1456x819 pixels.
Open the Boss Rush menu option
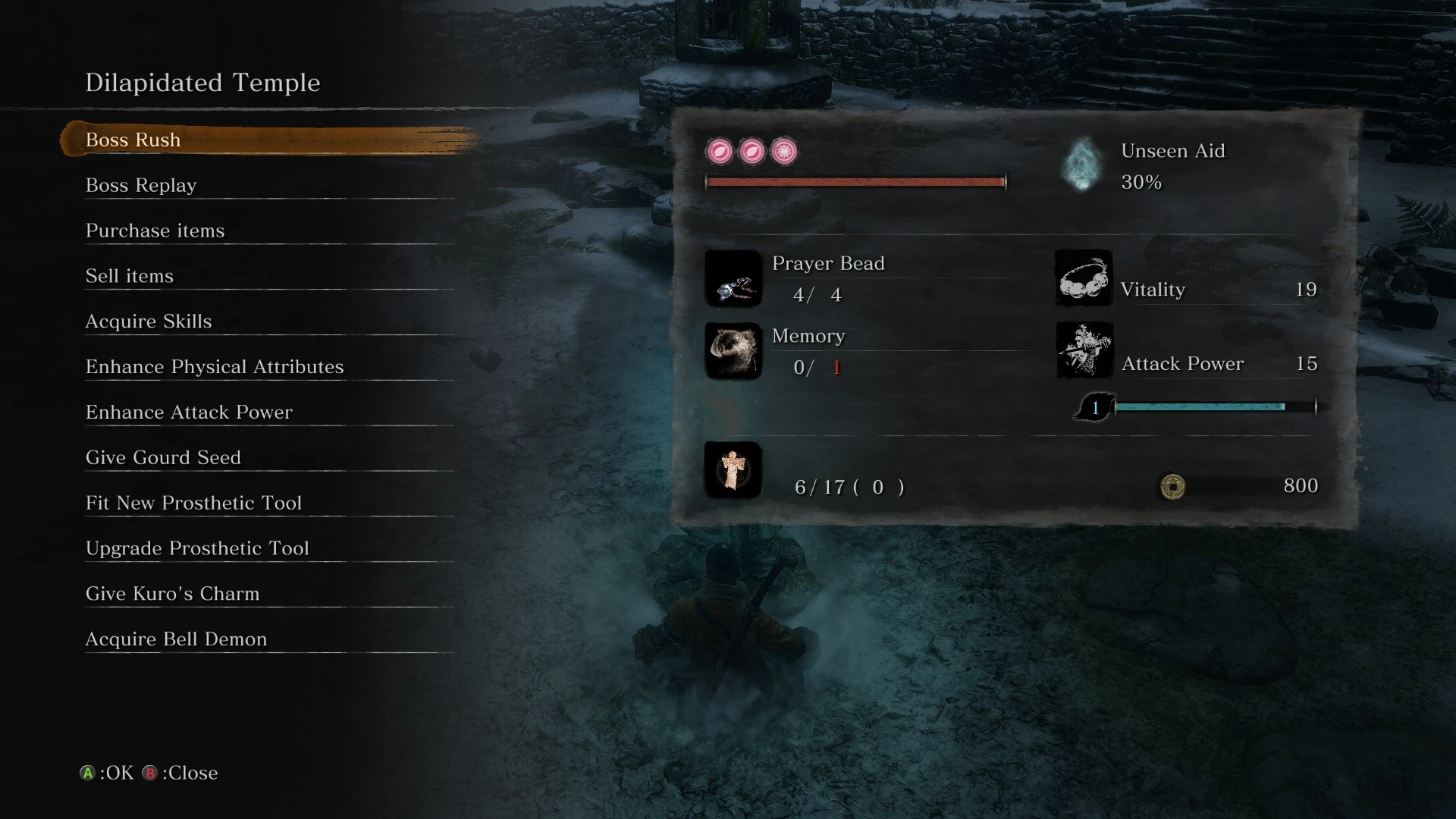pos(133,140)
